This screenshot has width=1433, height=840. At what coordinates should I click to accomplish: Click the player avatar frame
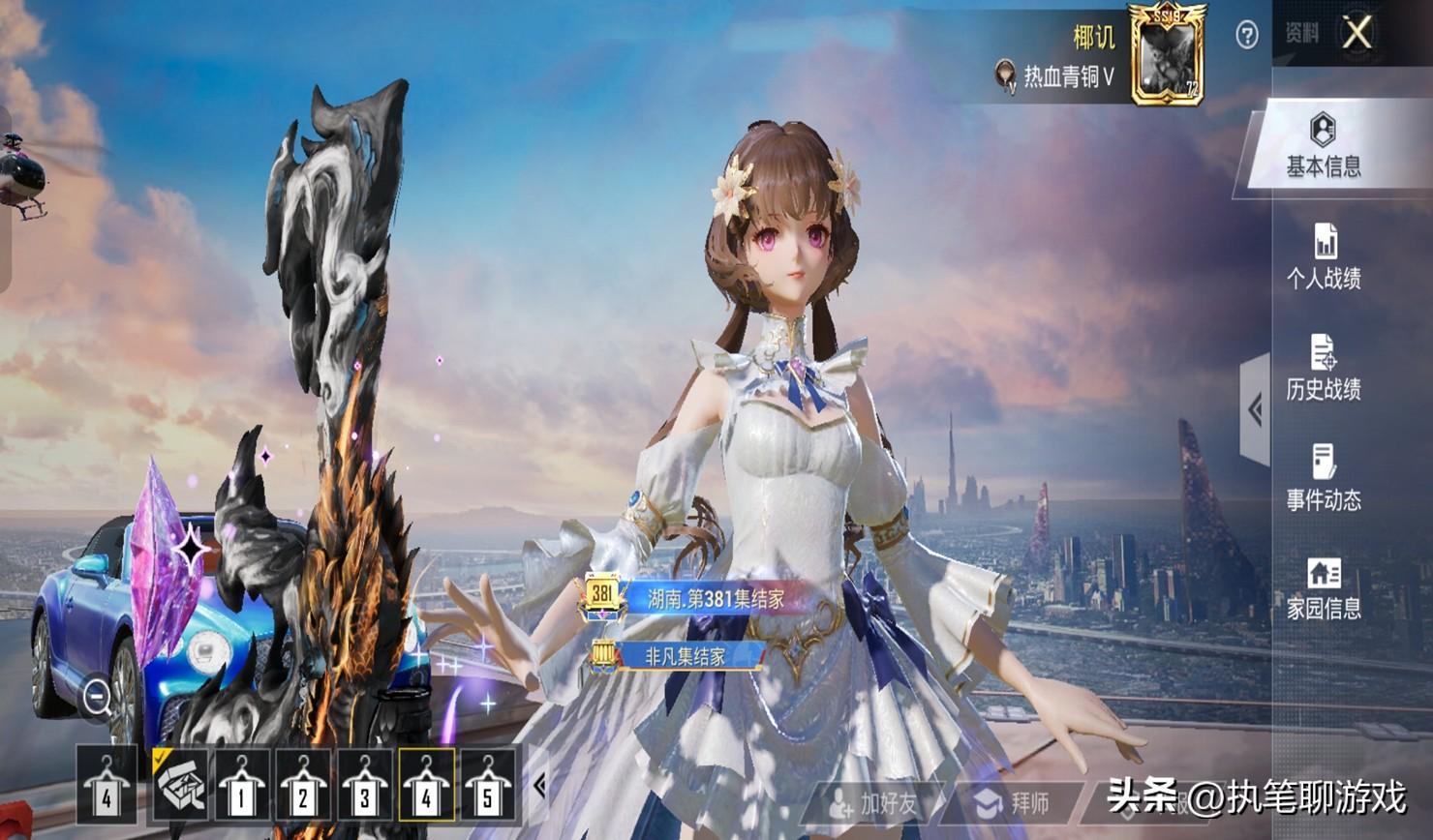1167,55
